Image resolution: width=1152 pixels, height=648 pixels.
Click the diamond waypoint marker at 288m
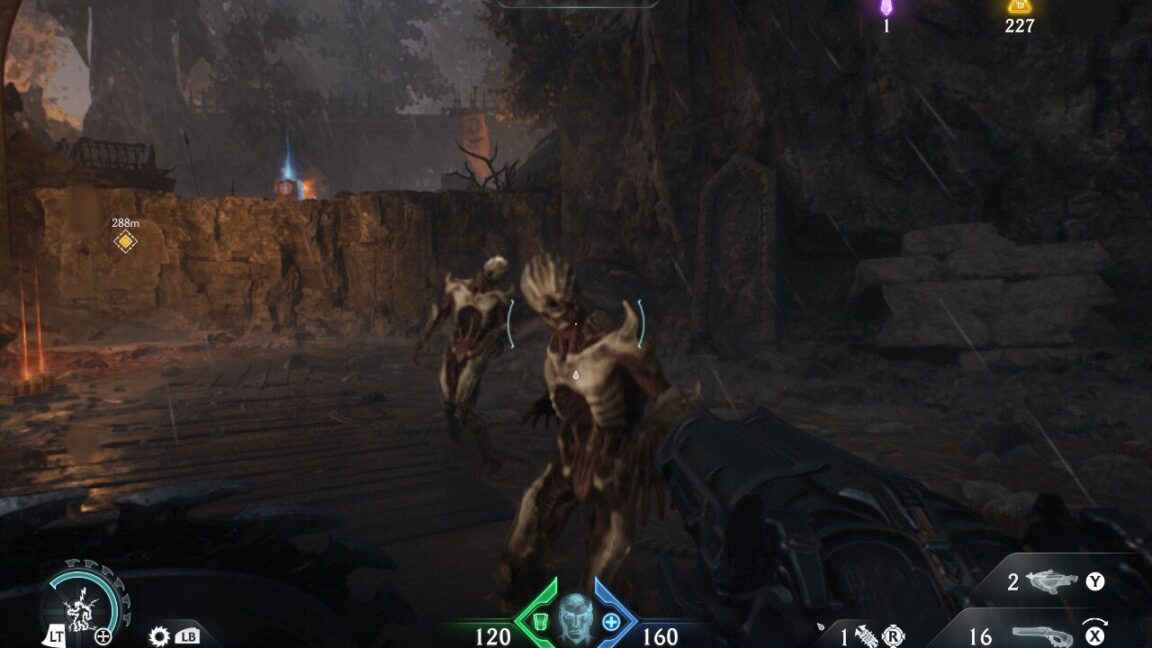[x=125, y=241]
